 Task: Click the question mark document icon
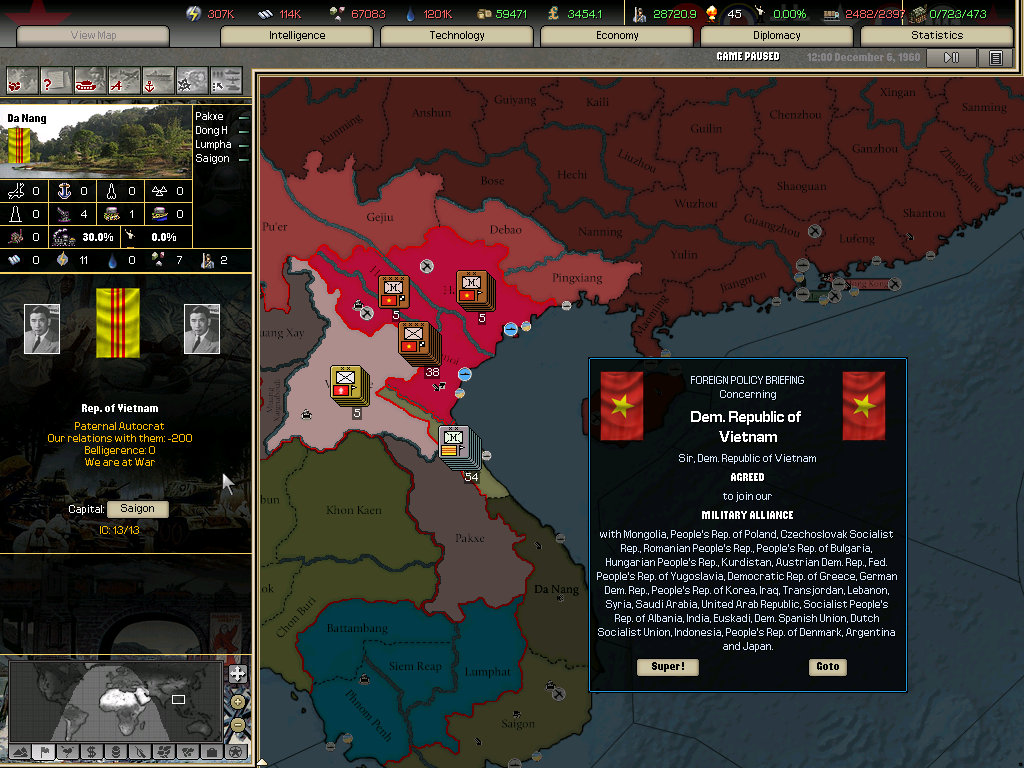(56, 79)
